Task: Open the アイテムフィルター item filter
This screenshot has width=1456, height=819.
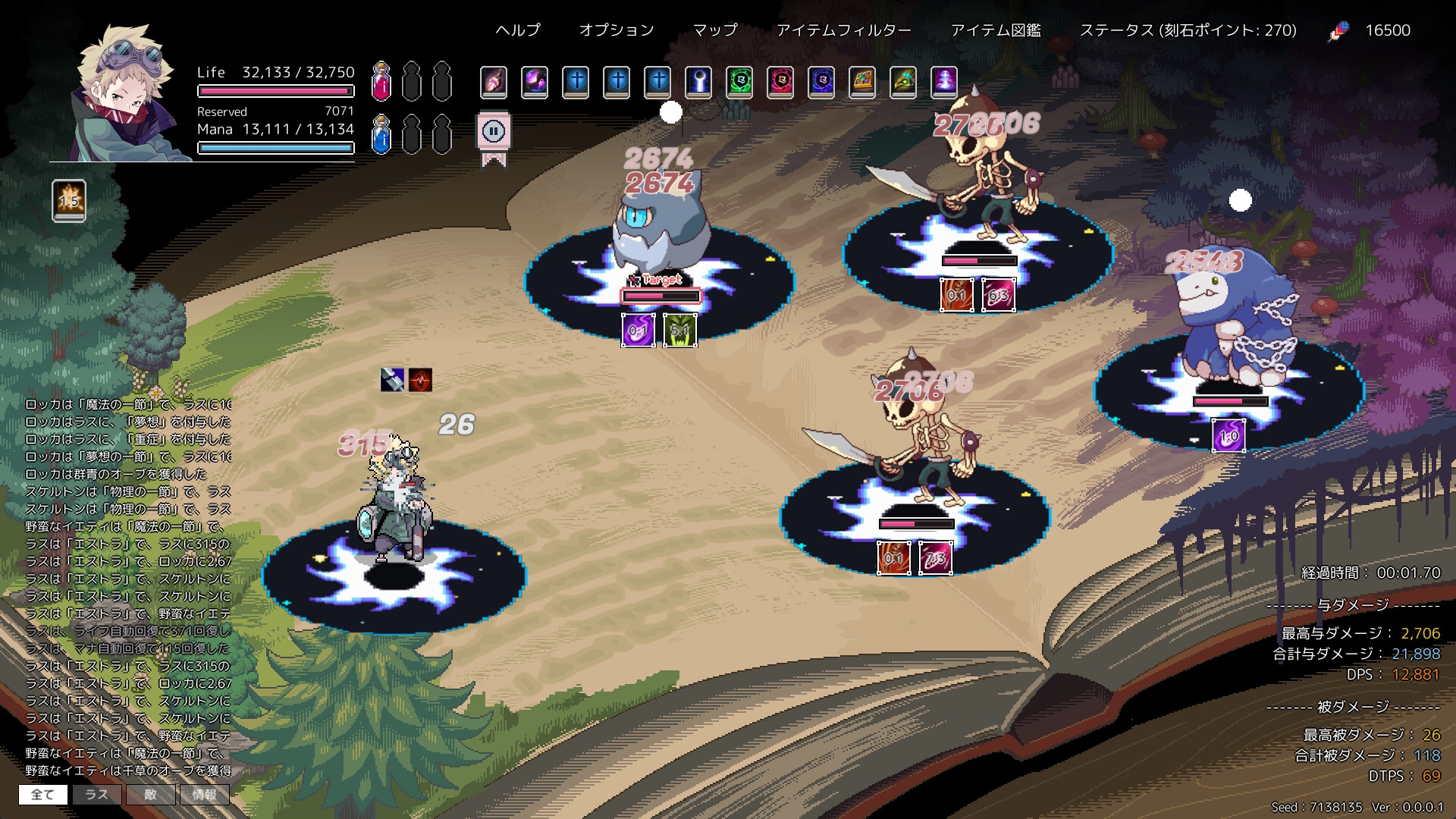Action: 843,30
